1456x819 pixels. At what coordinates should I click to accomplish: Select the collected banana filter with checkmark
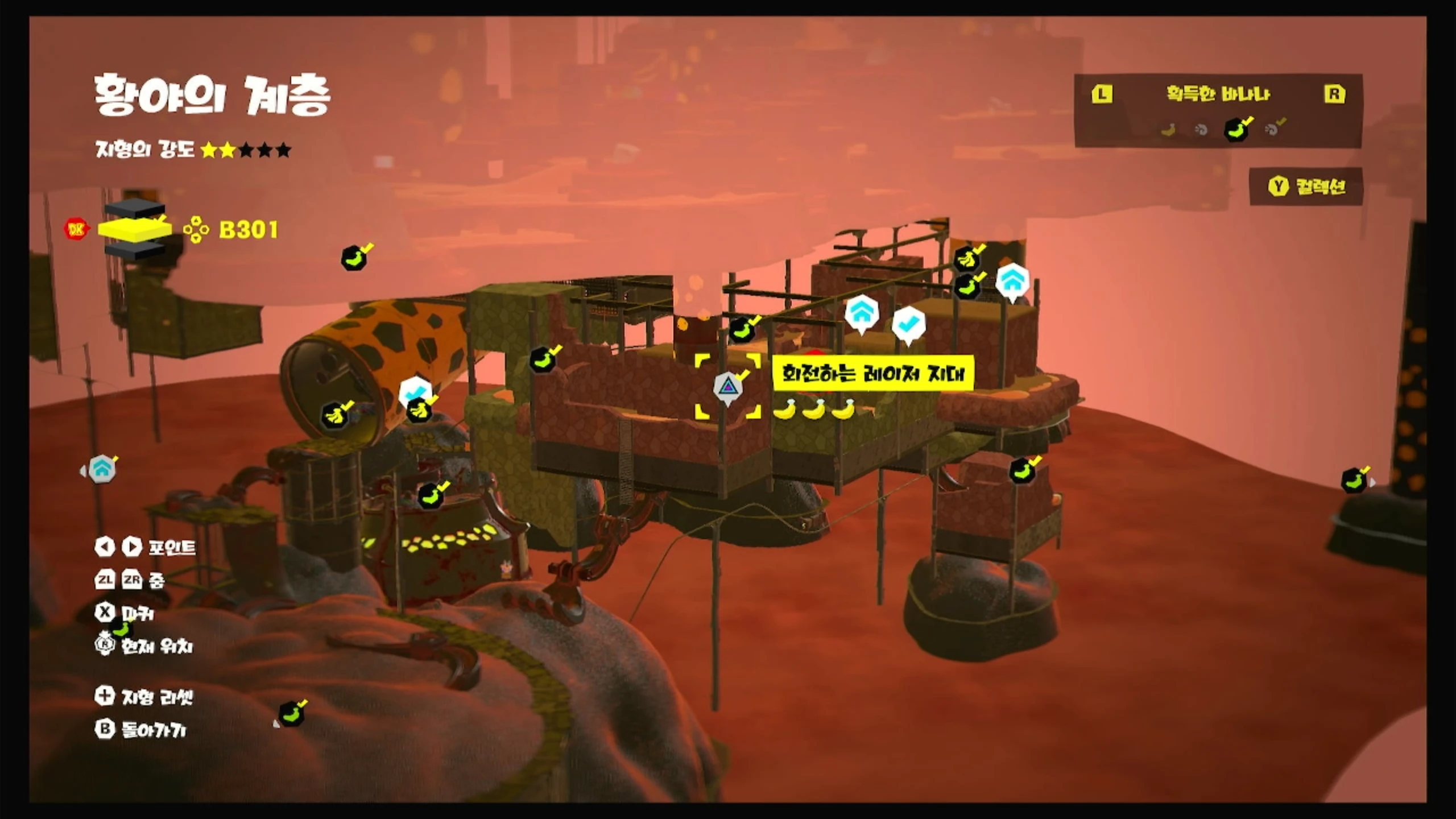(1237, 129)
